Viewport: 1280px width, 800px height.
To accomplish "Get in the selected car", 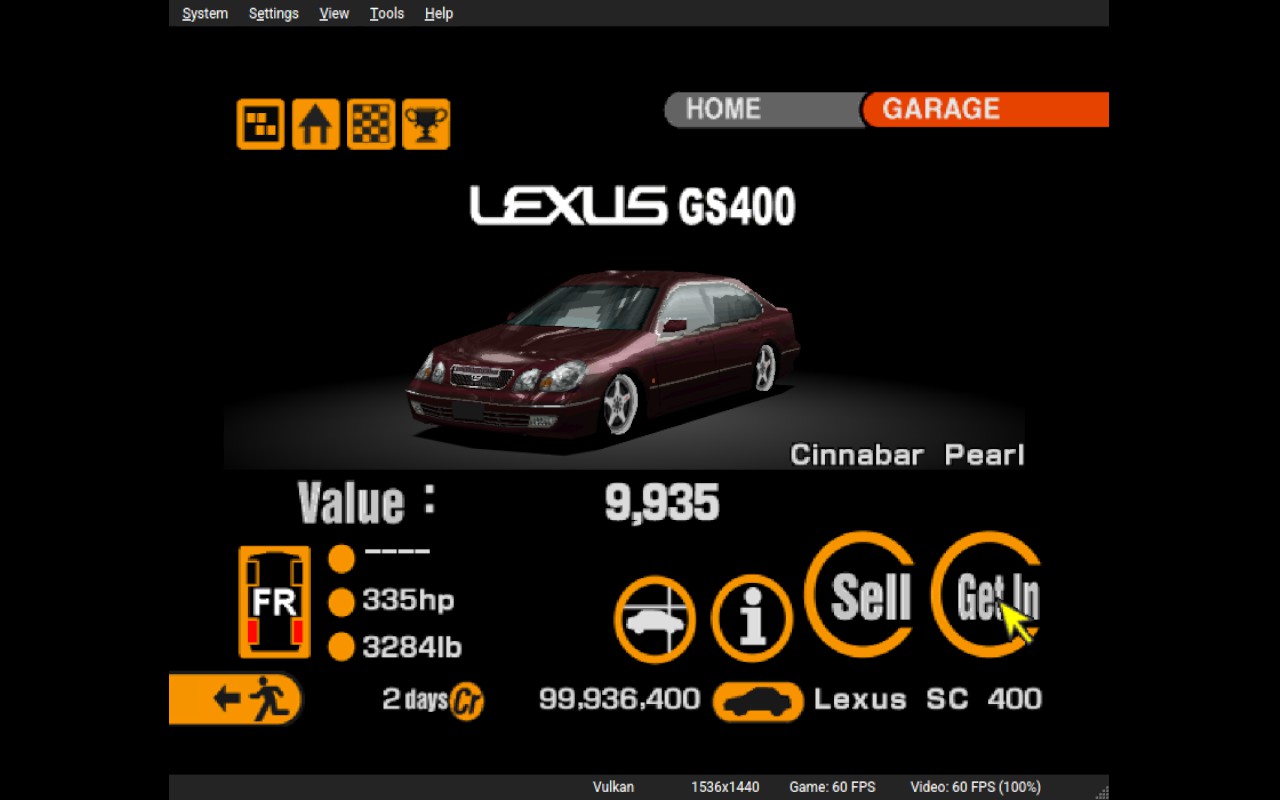I will click(990, 596).
